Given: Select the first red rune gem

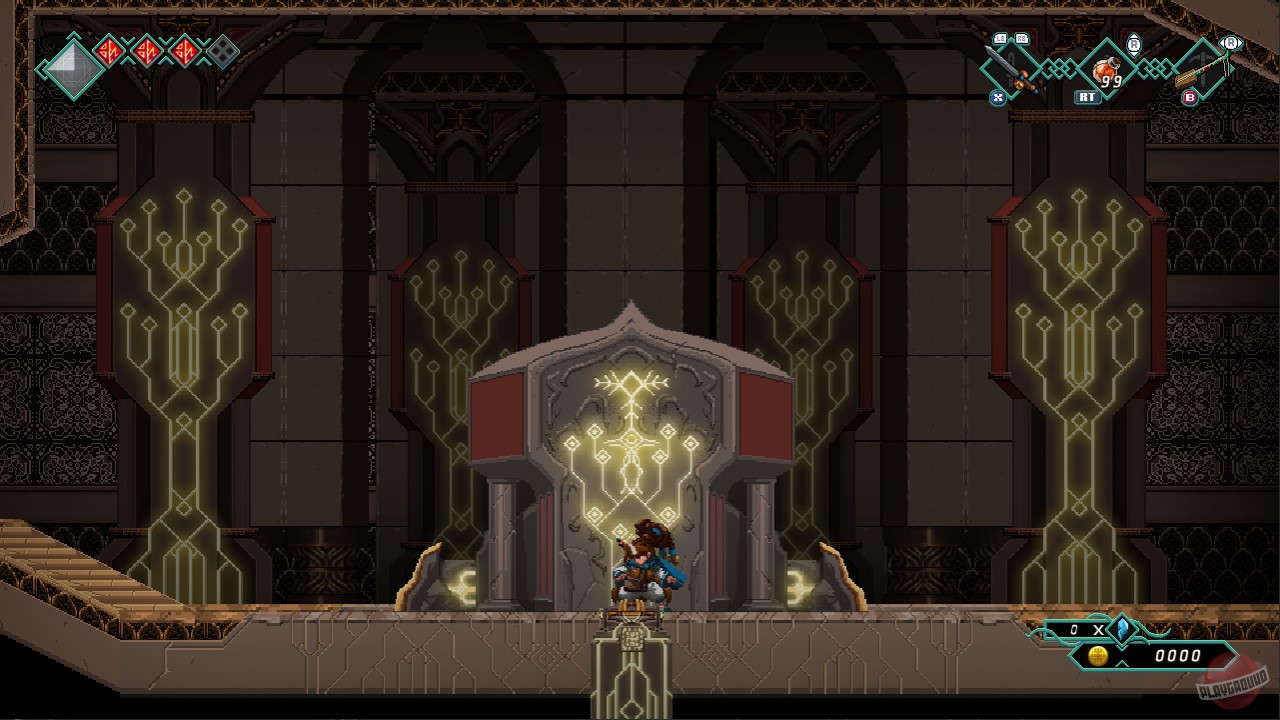Looking at the screenshot, I should tap(110, 50).
